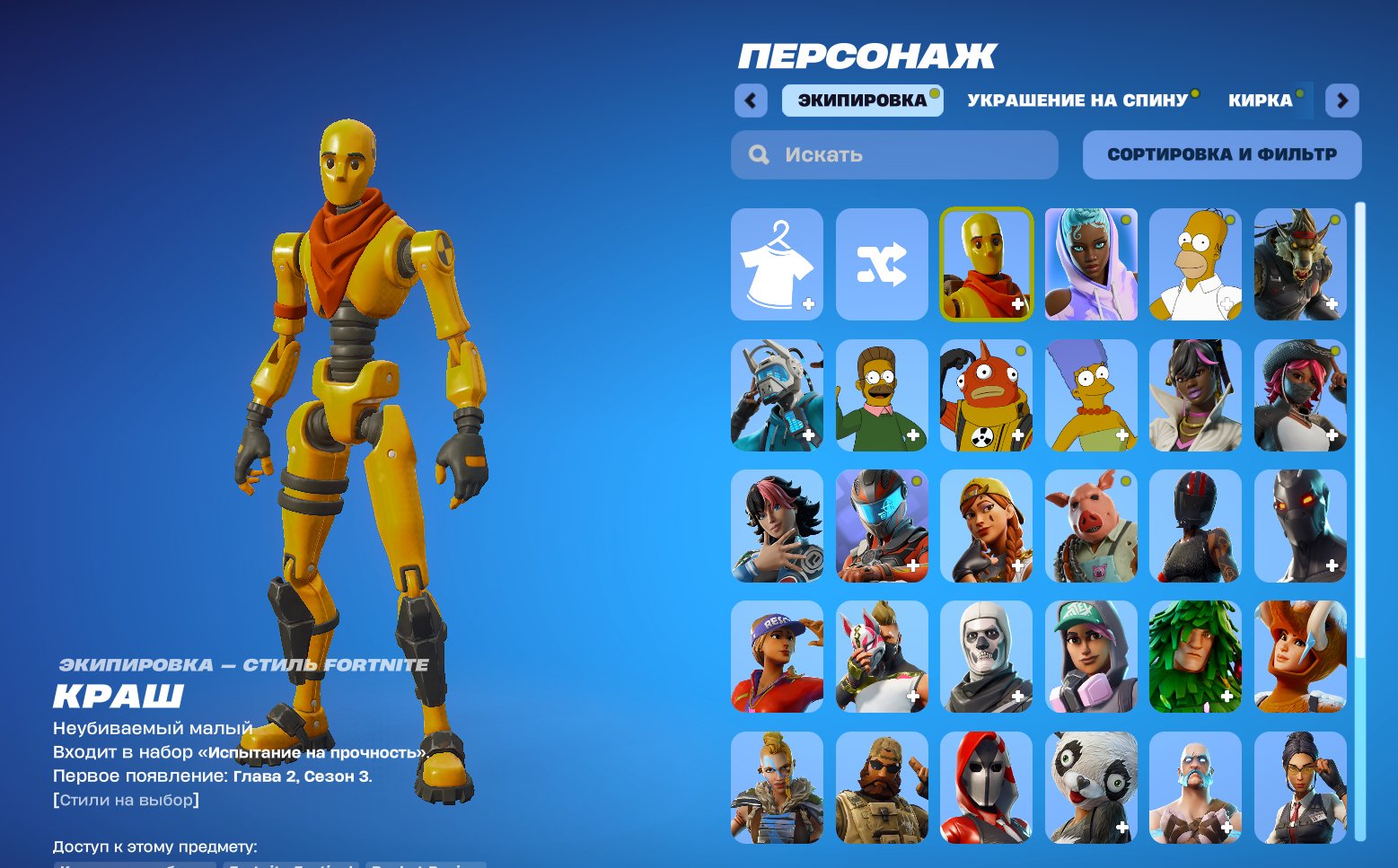Click the right chevron to reveal more tabs
This screenshot has height=868, width=1398.
[1341, 101]
